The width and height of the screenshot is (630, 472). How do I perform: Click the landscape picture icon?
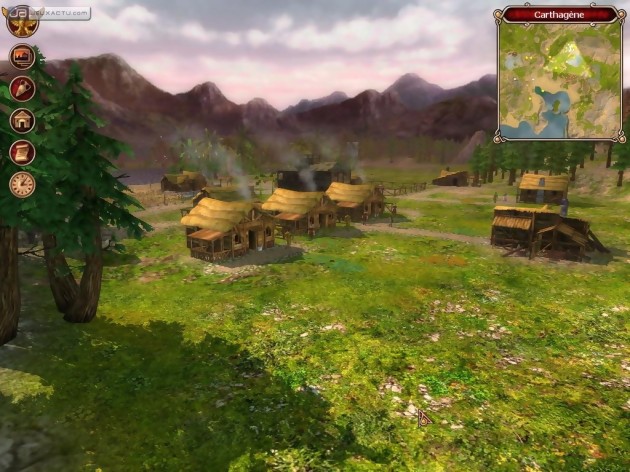(22, 57)
